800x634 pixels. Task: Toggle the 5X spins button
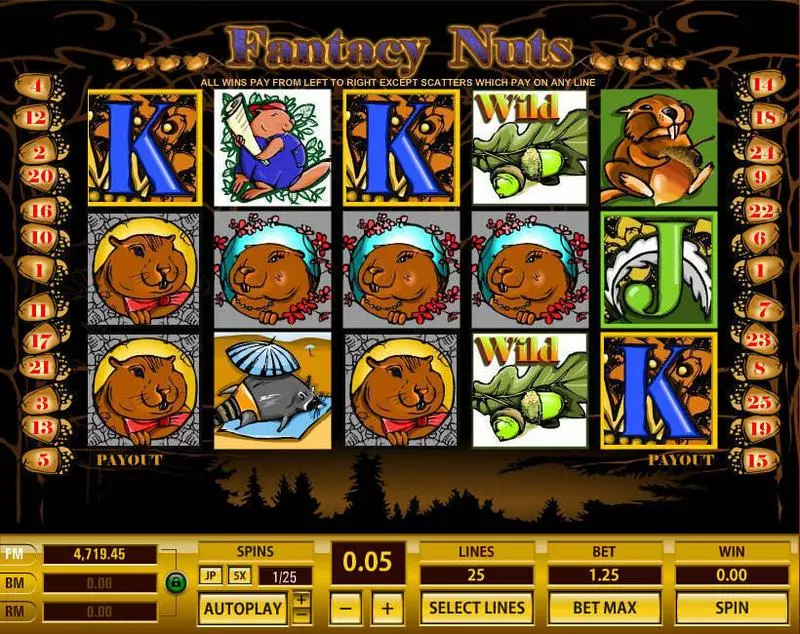point(239,576)
